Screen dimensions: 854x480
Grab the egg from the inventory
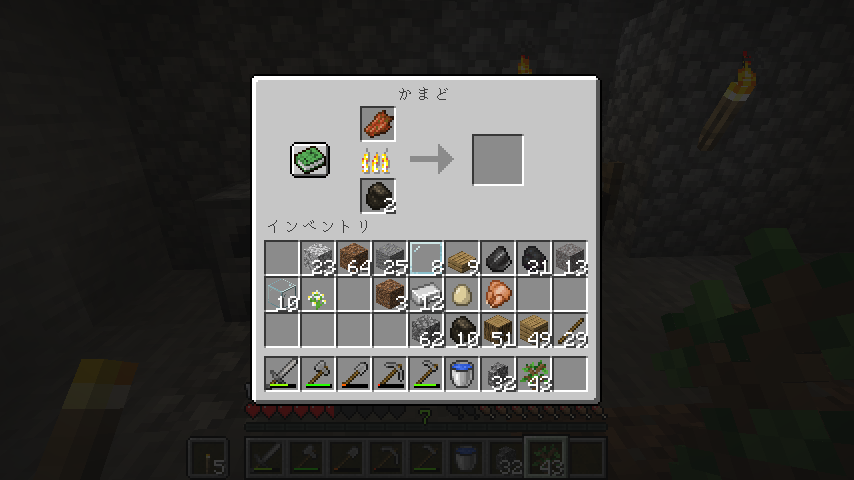[462, 295]
